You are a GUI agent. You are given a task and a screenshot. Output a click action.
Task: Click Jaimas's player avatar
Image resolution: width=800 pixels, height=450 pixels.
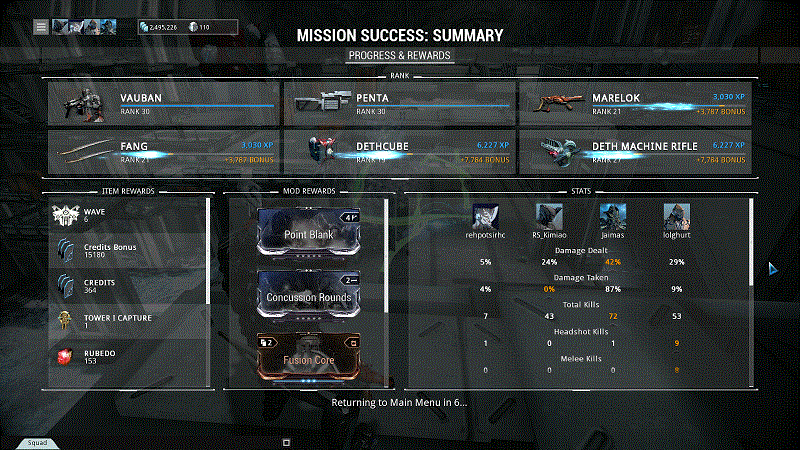point(613,216)
